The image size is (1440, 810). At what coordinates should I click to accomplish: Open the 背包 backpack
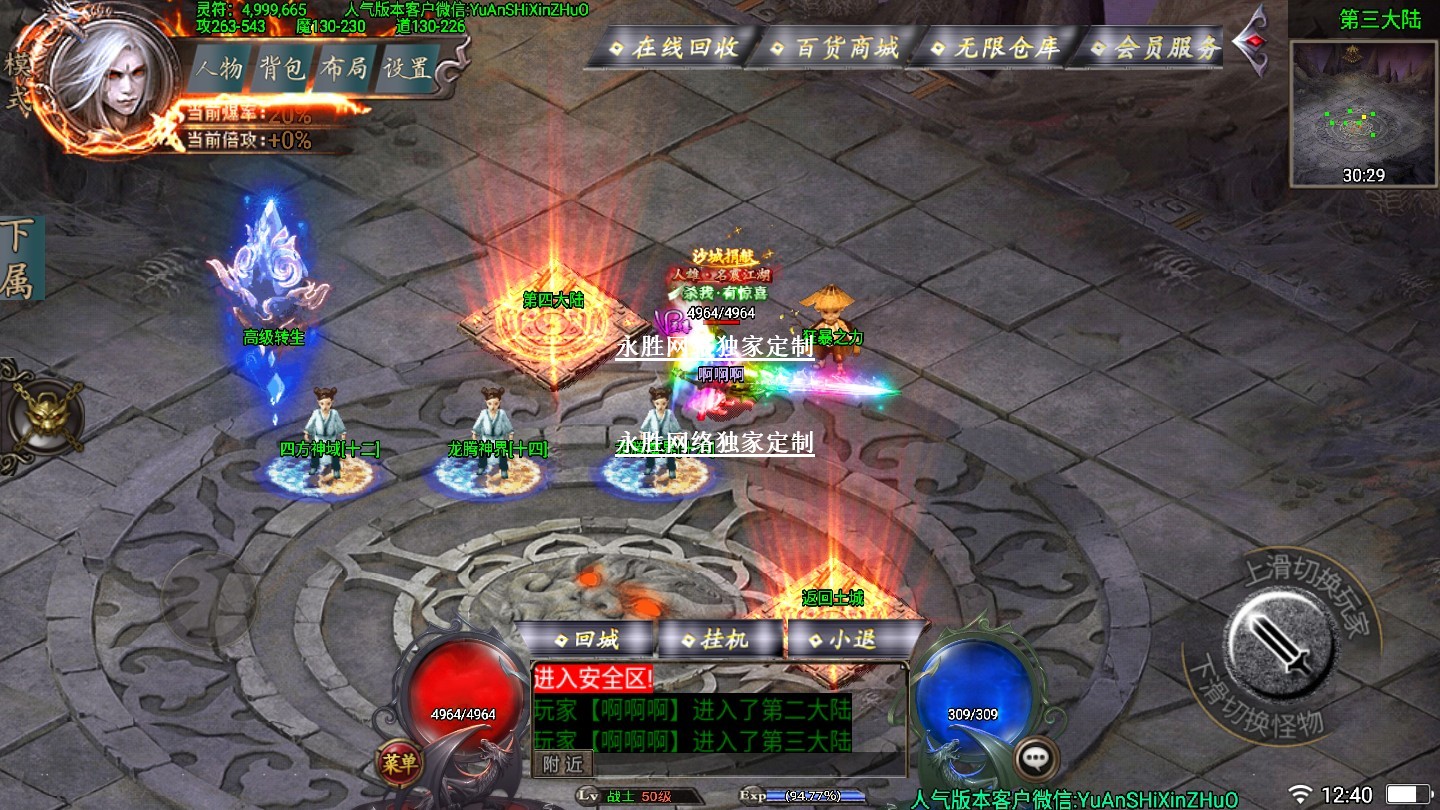[282, 69]
